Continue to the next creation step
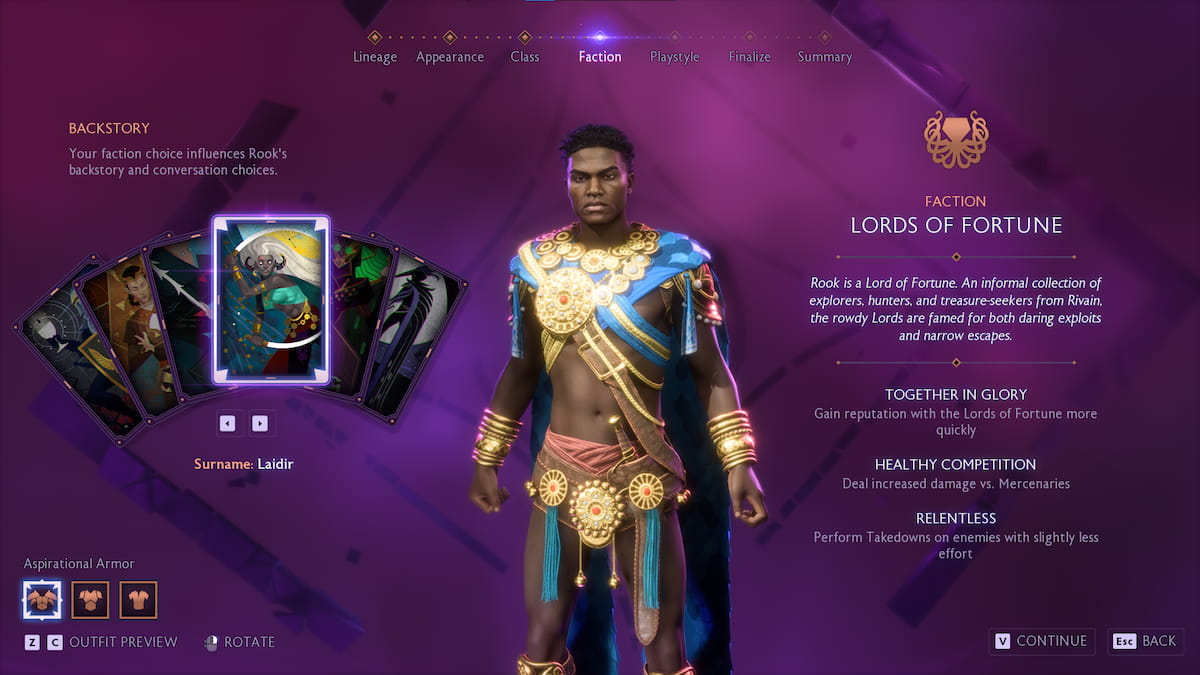Screen dimensions: 1200x675 [1041, 641]
